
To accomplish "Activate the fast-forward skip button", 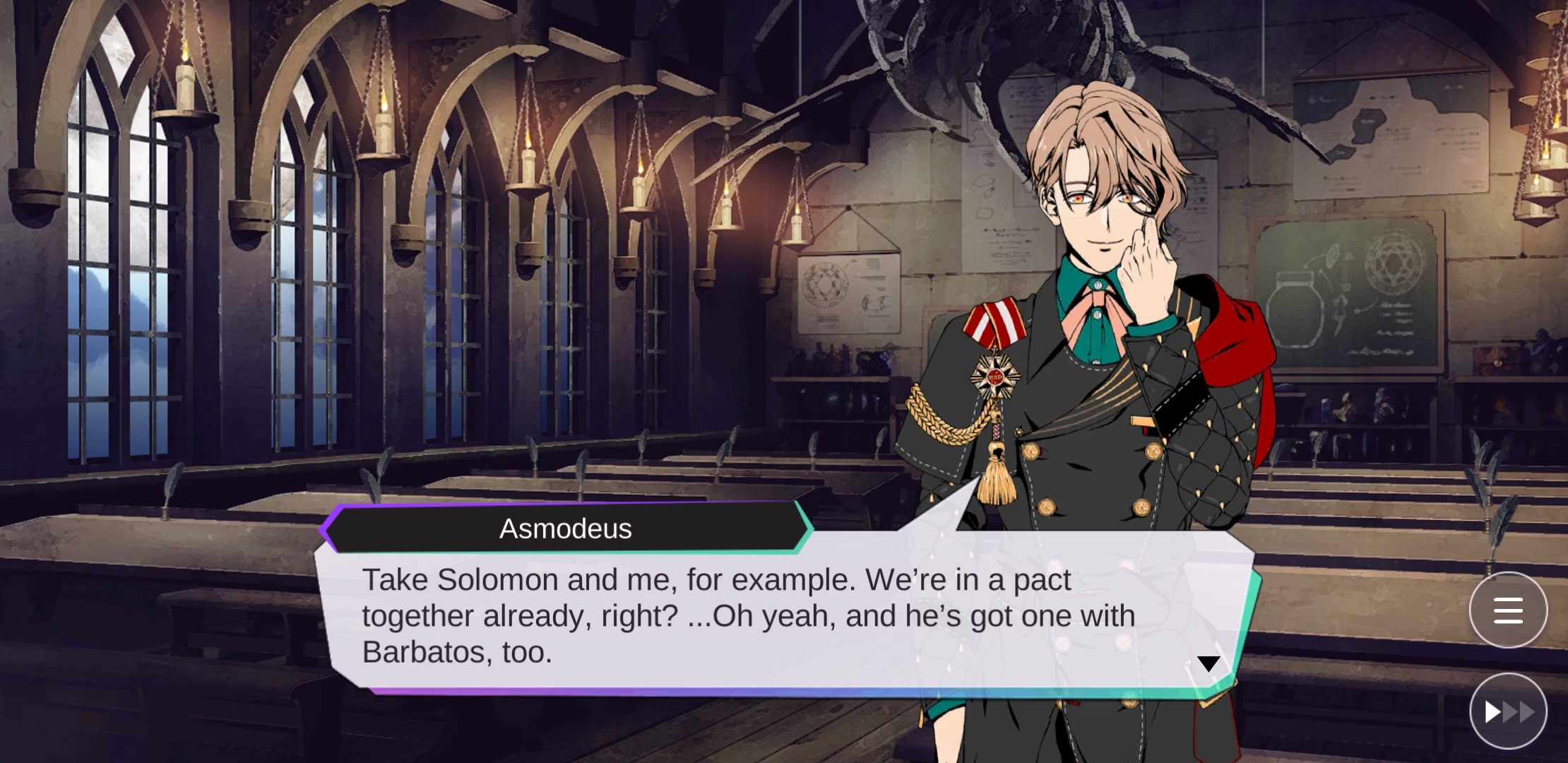I will point(1508,711).
